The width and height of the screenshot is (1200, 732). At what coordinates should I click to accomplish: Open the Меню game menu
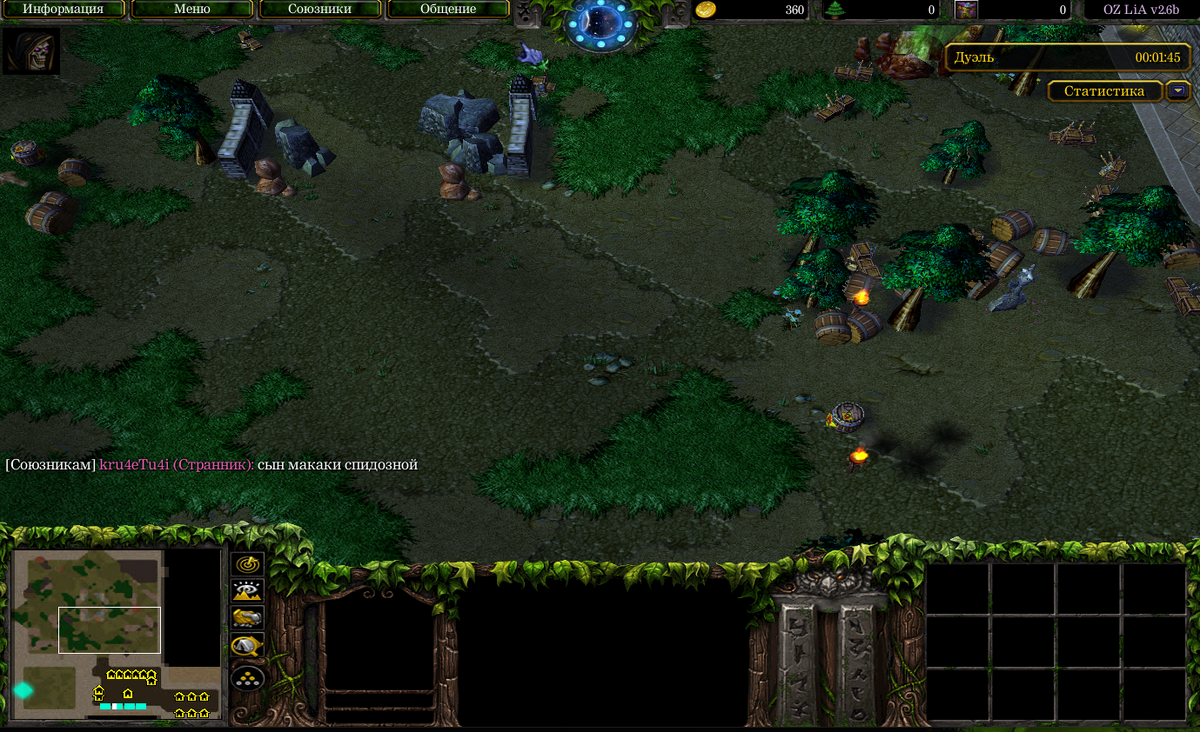[191, 9]
